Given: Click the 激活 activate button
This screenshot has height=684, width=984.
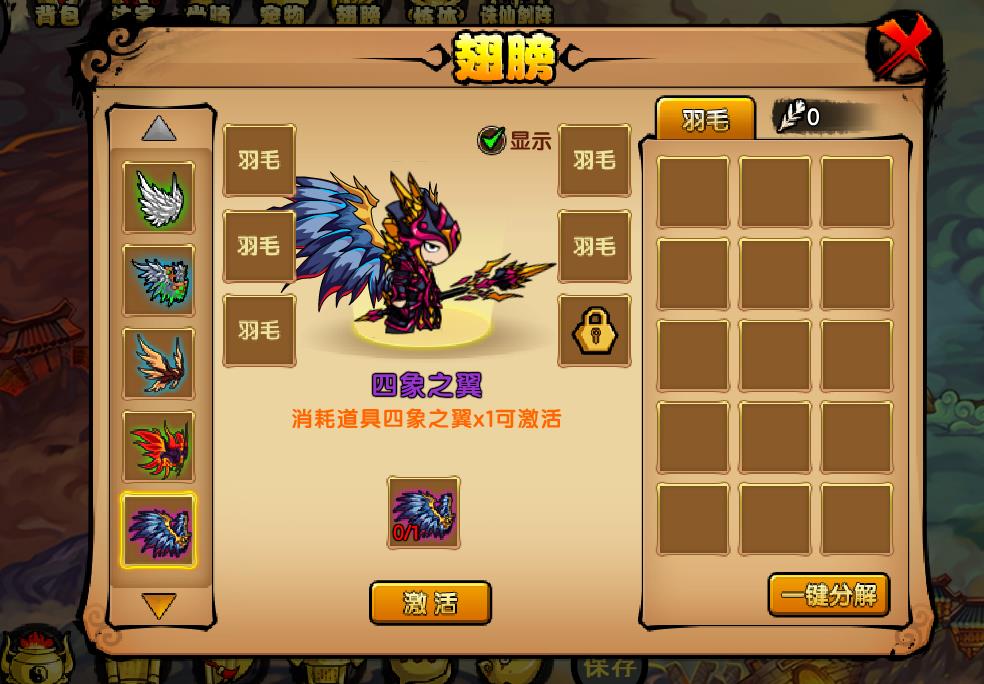Looking at the screenshot, I should point(430,603).
